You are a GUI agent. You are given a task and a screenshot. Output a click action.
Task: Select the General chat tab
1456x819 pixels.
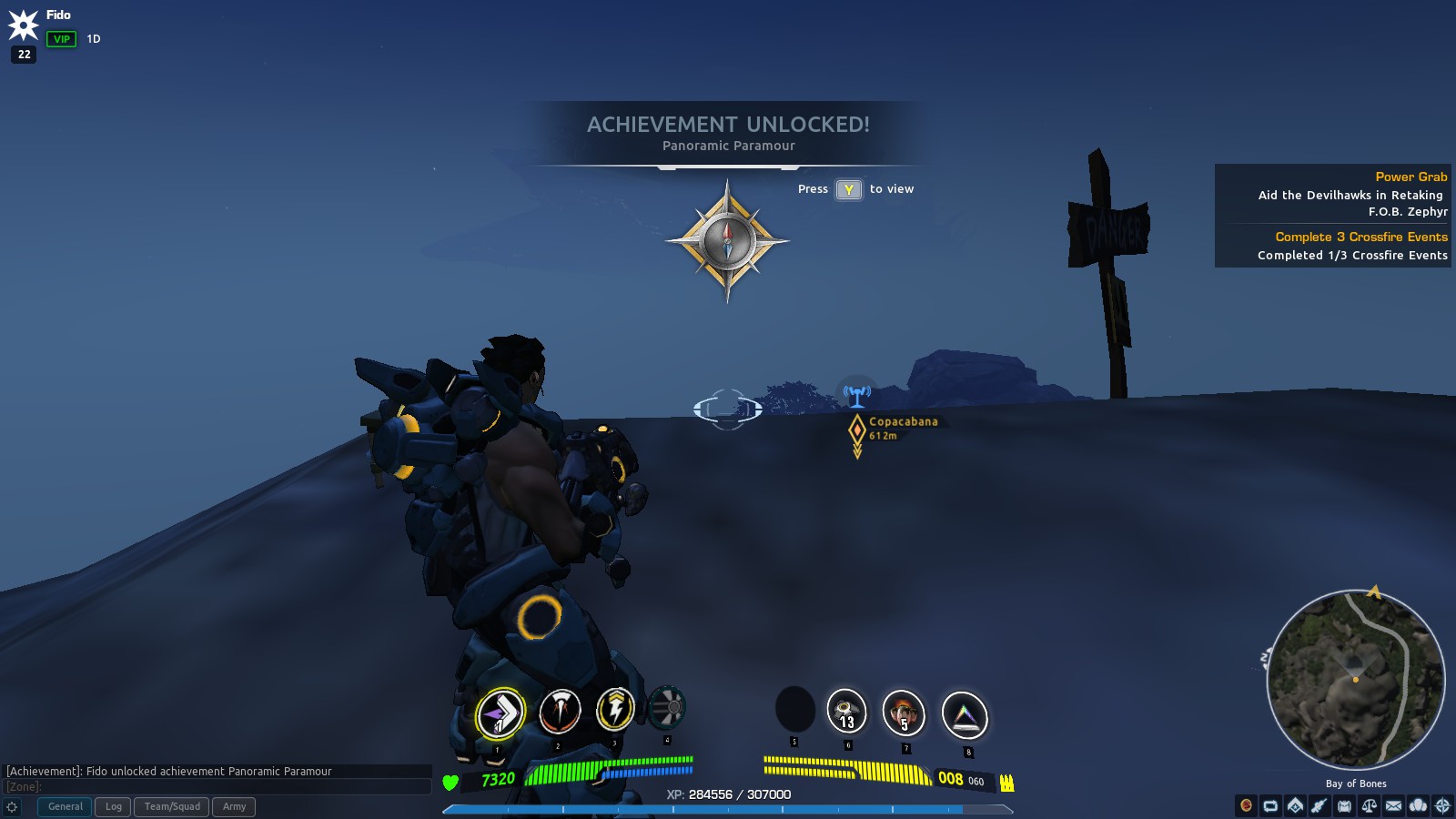pos(64,806)
